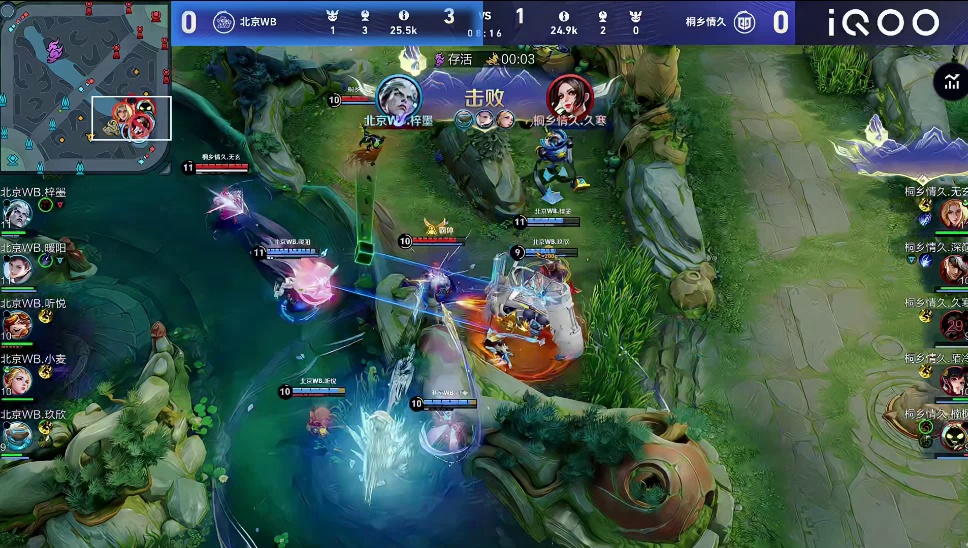The width and height of the screenshot is (968, 548).
Task: Choose 北京WB.听悦 hero portrait
Action: [x=17, y=324]
